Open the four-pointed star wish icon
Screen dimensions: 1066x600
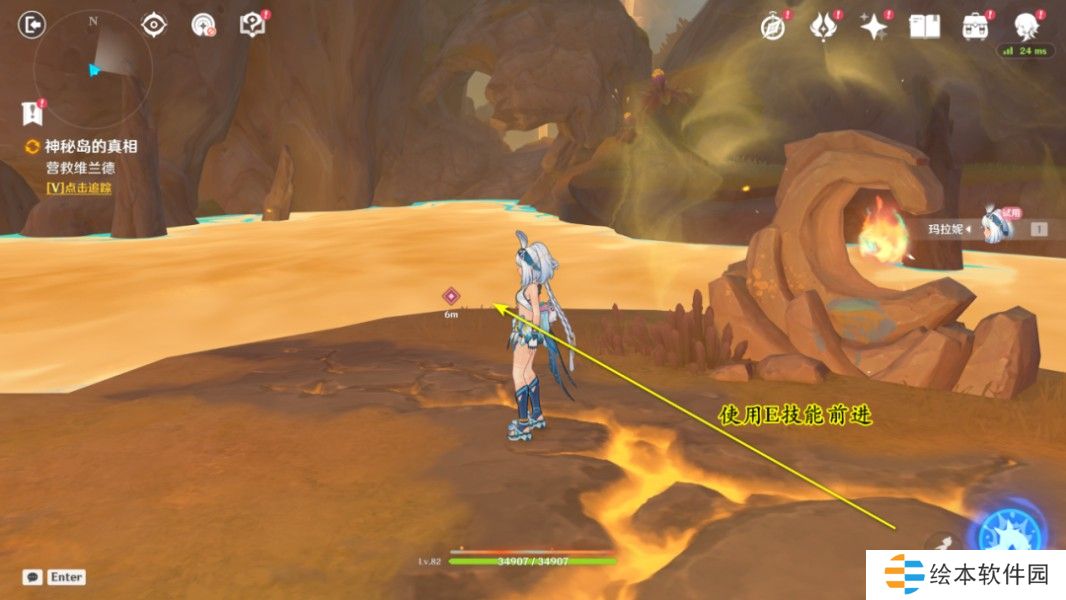click(x=874, y=27)
